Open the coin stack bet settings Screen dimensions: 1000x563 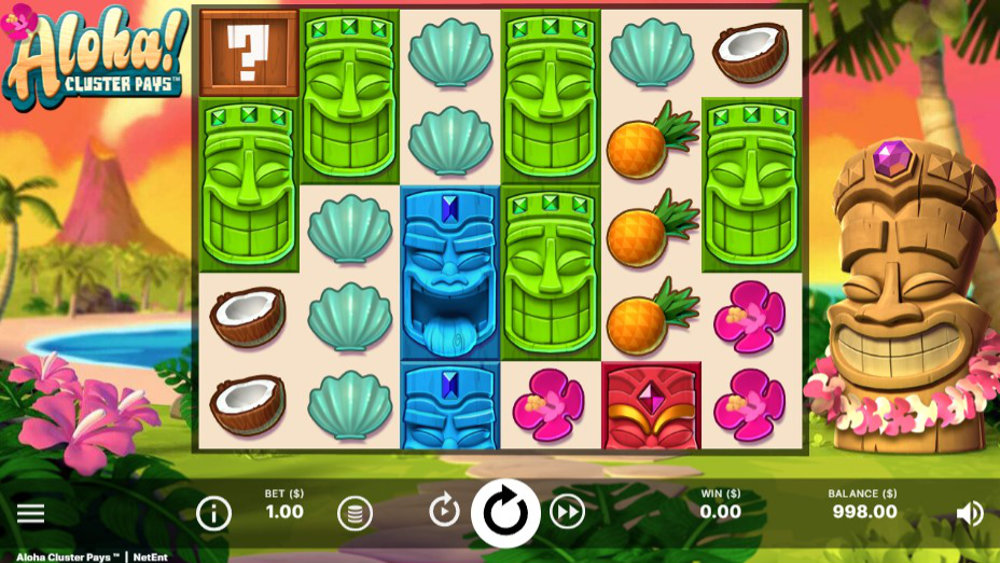(354, 514)
